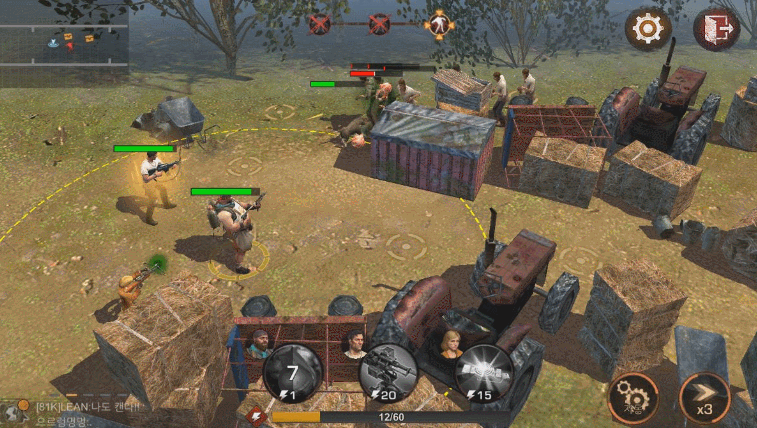Open the gear settings menu

tap(647, 29)
